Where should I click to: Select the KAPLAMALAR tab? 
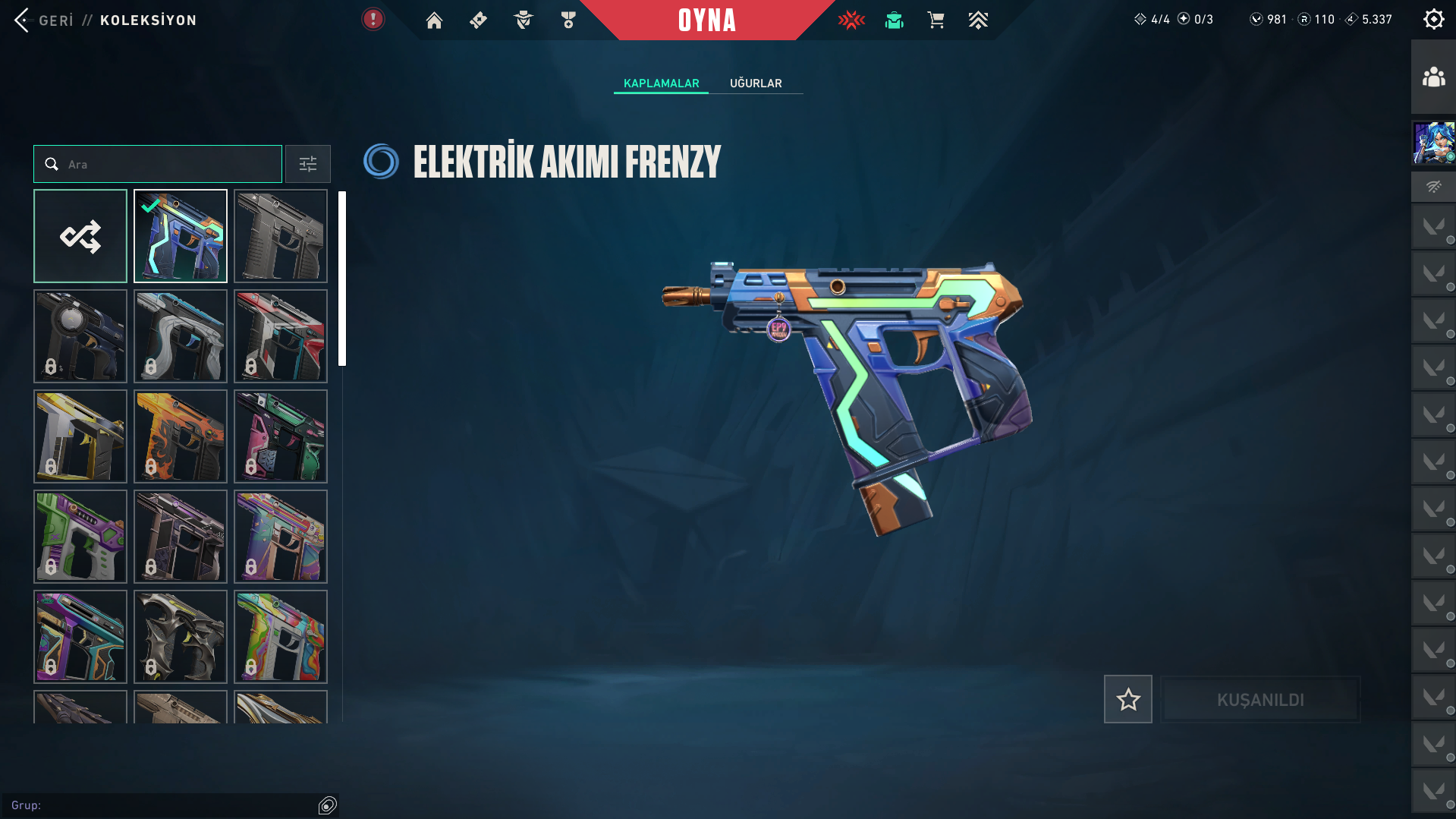tap(661, 83)
